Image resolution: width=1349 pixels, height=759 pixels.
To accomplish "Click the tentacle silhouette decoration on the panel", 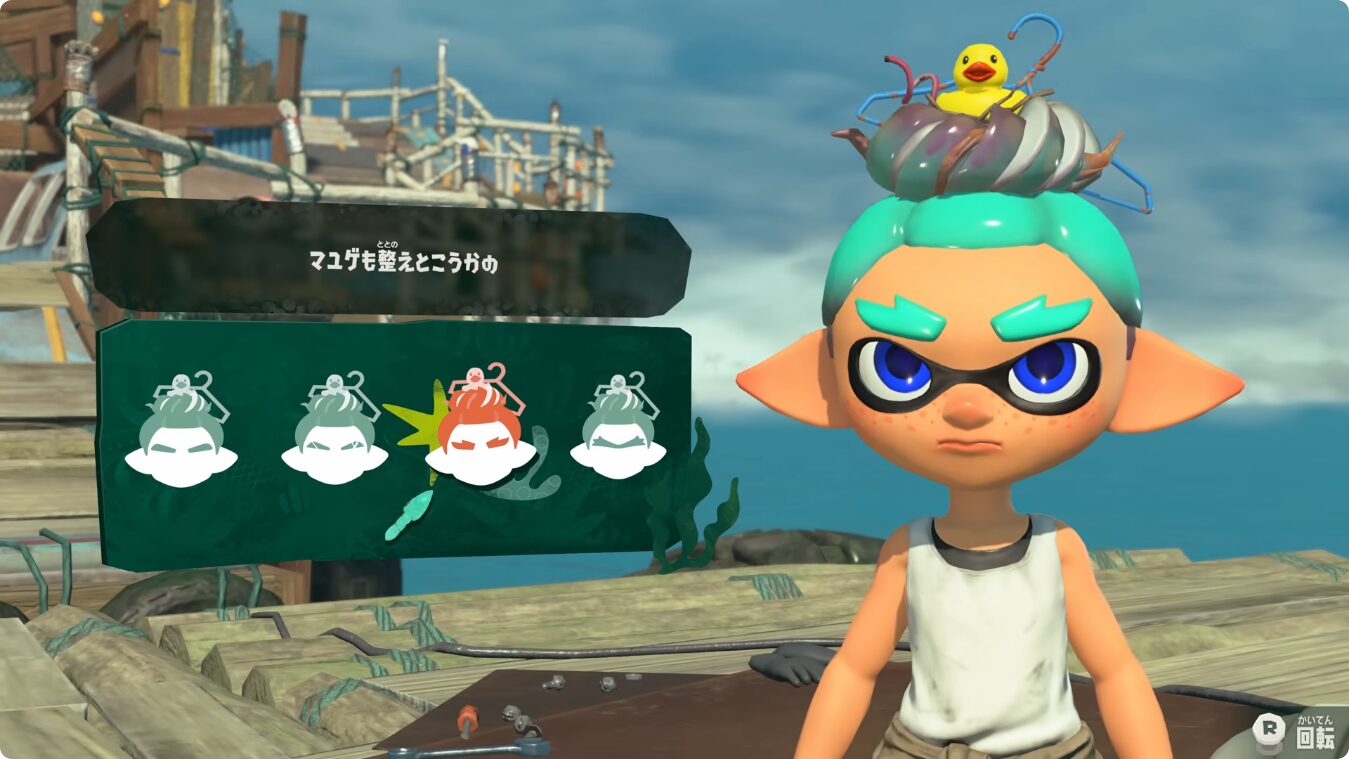I will (x=545, y=470).
